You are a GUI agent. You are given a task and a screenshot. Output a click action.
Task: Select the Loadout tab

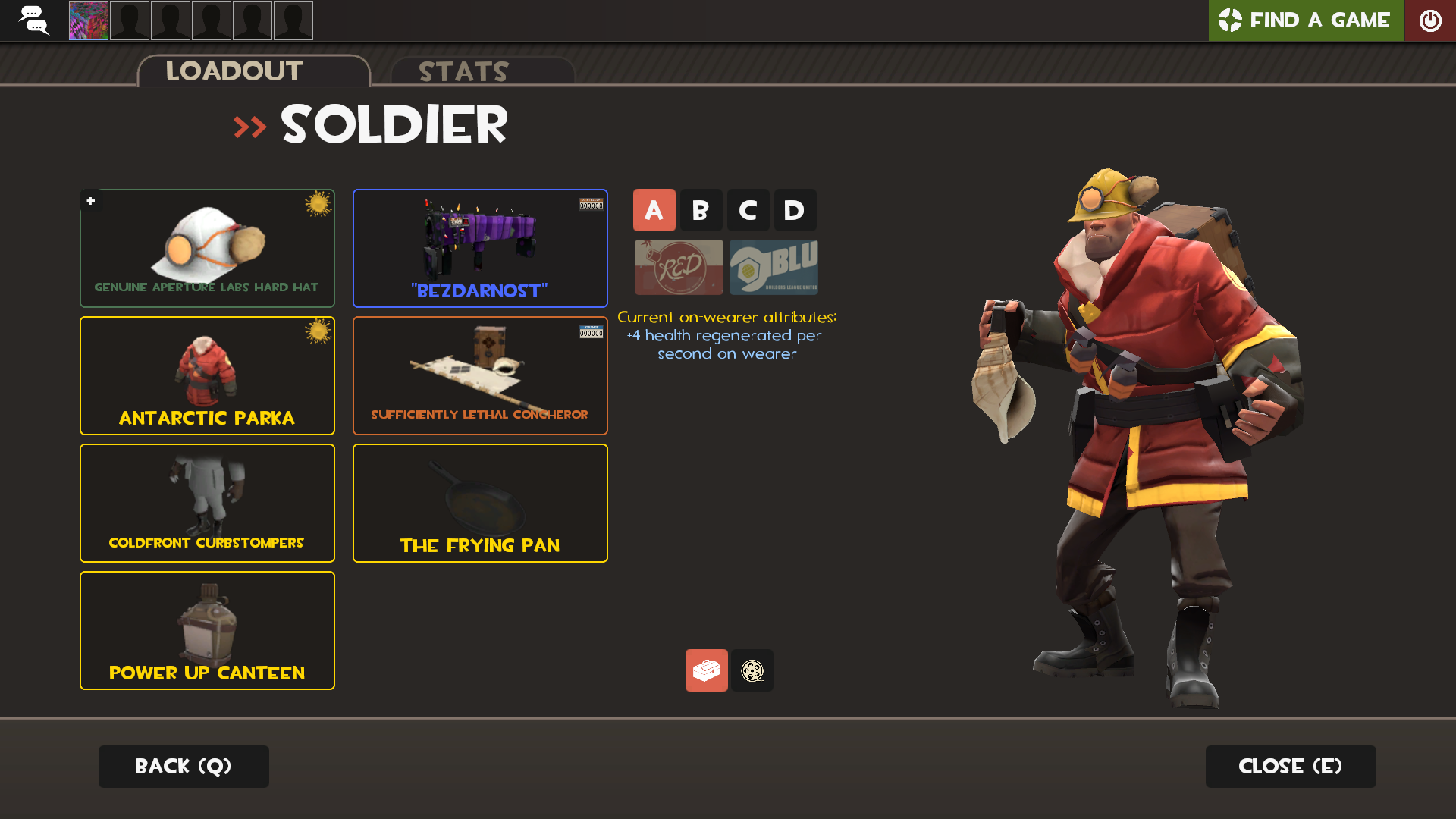pyautogui.click(x=234, y=71)
